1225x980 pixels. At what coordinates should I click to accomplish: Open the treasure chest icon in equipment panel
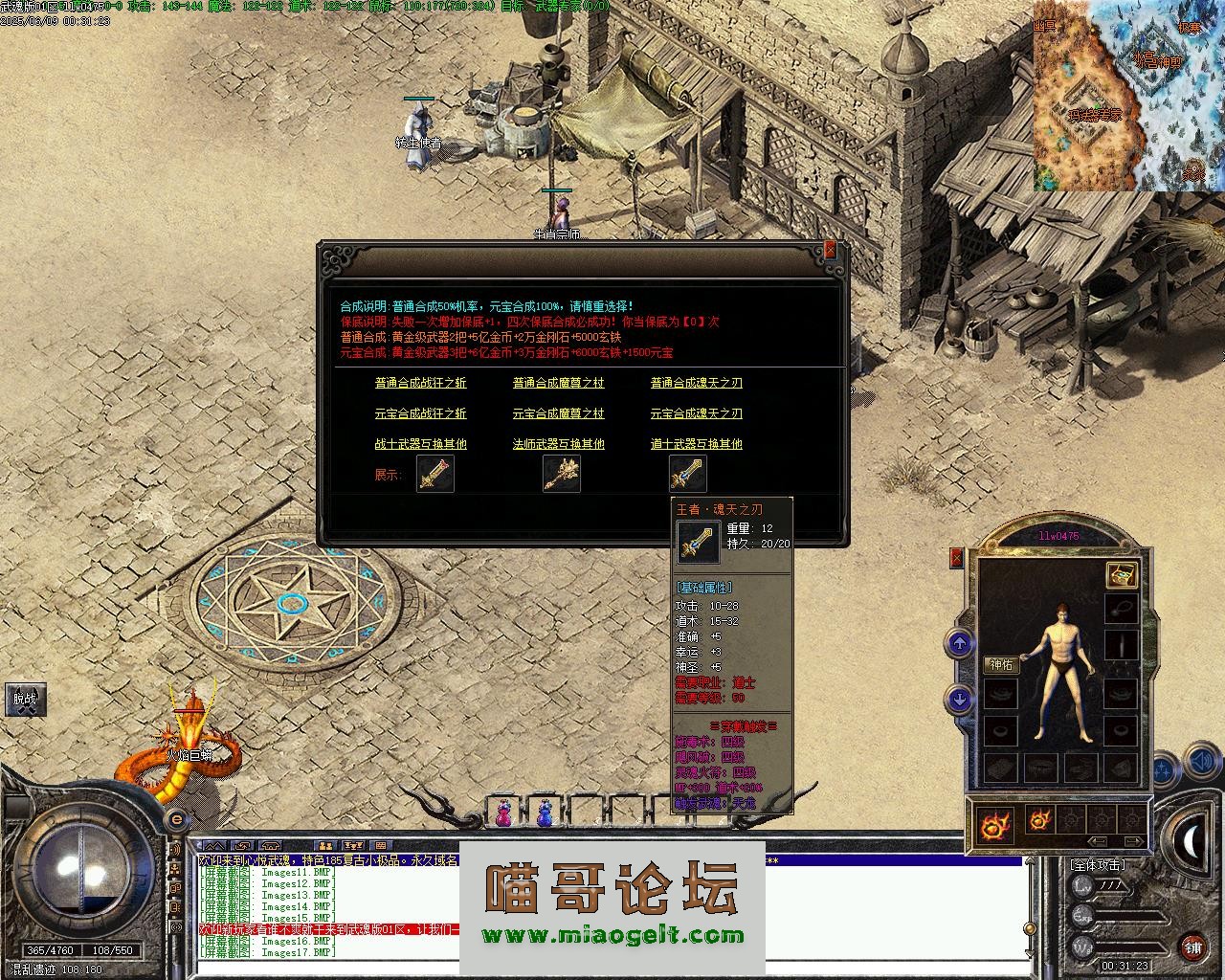1121,575
